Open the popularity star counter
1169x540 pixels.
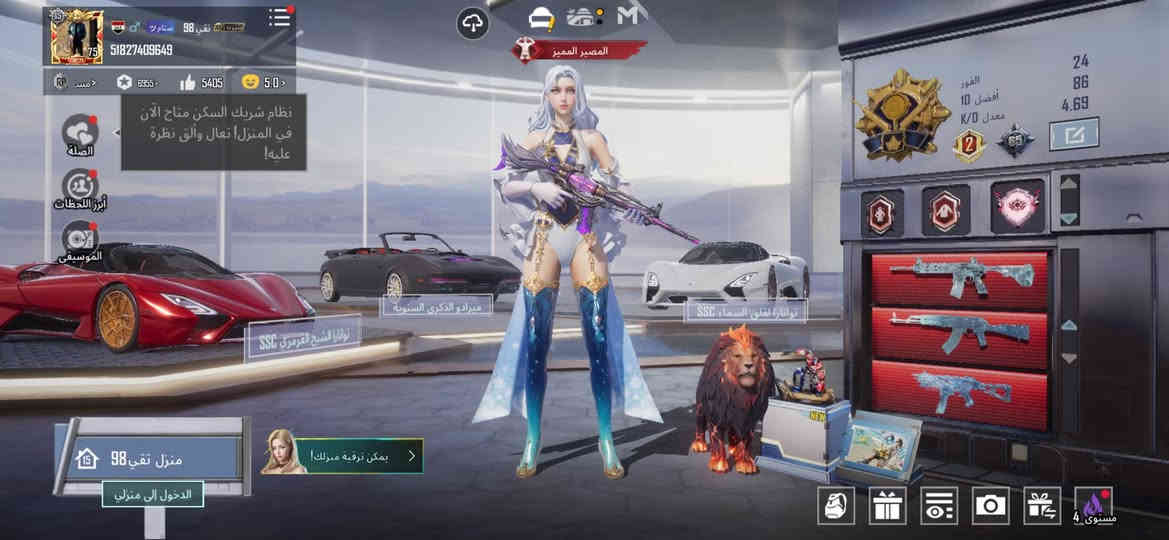click(x=136, y=82)
